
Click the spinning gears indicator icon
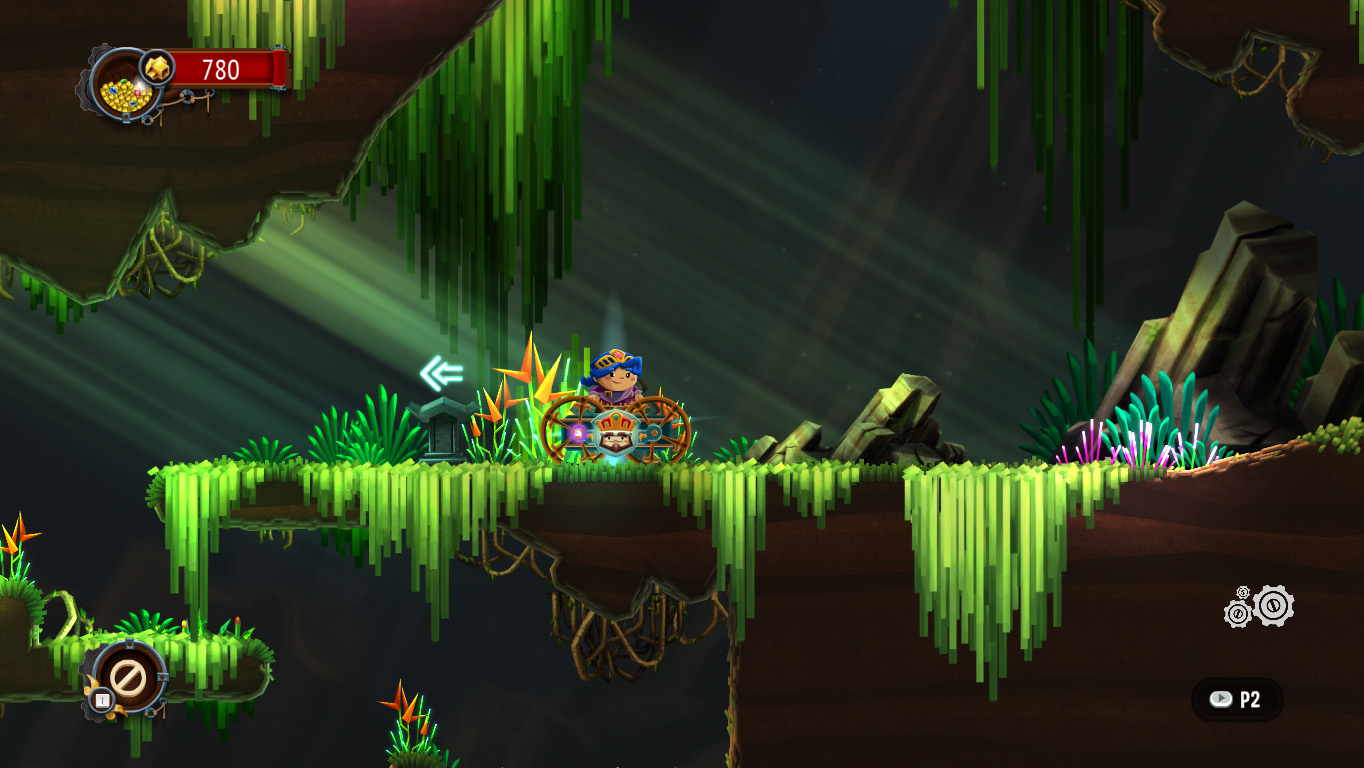coord(1260,606)
